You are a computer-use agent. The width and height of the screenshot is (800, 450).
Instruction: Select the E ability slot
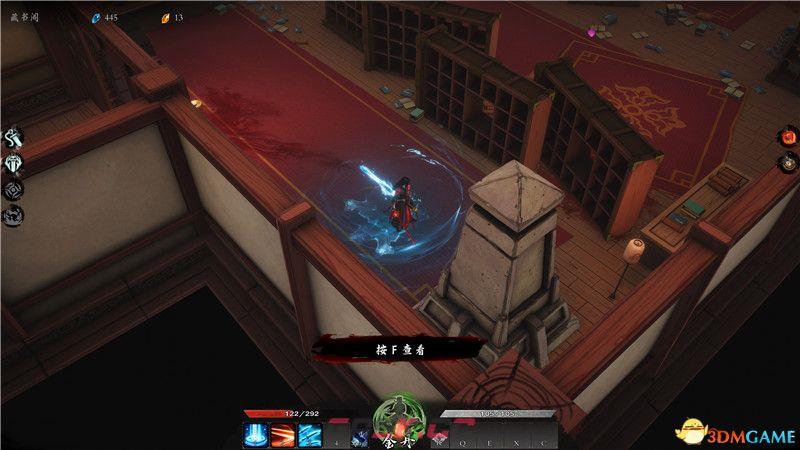489,437
